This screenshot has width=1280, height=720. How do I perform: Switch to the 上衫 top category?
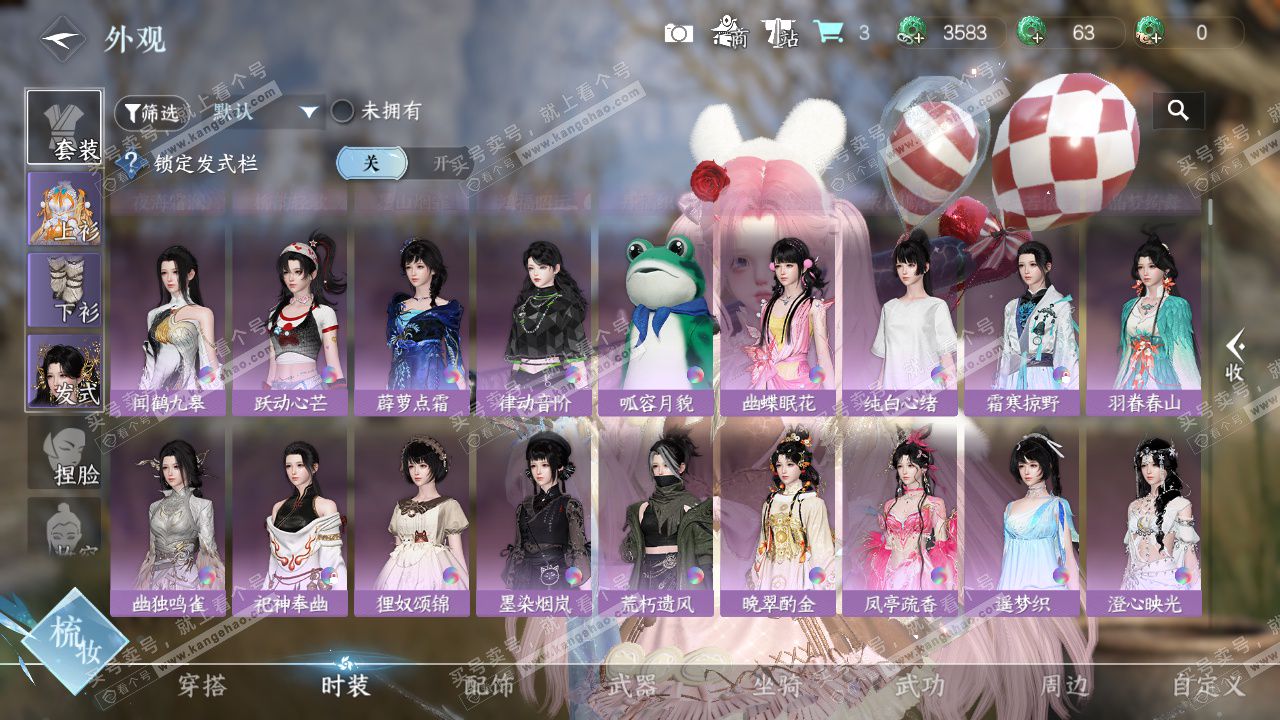click(x=64, y=209)
